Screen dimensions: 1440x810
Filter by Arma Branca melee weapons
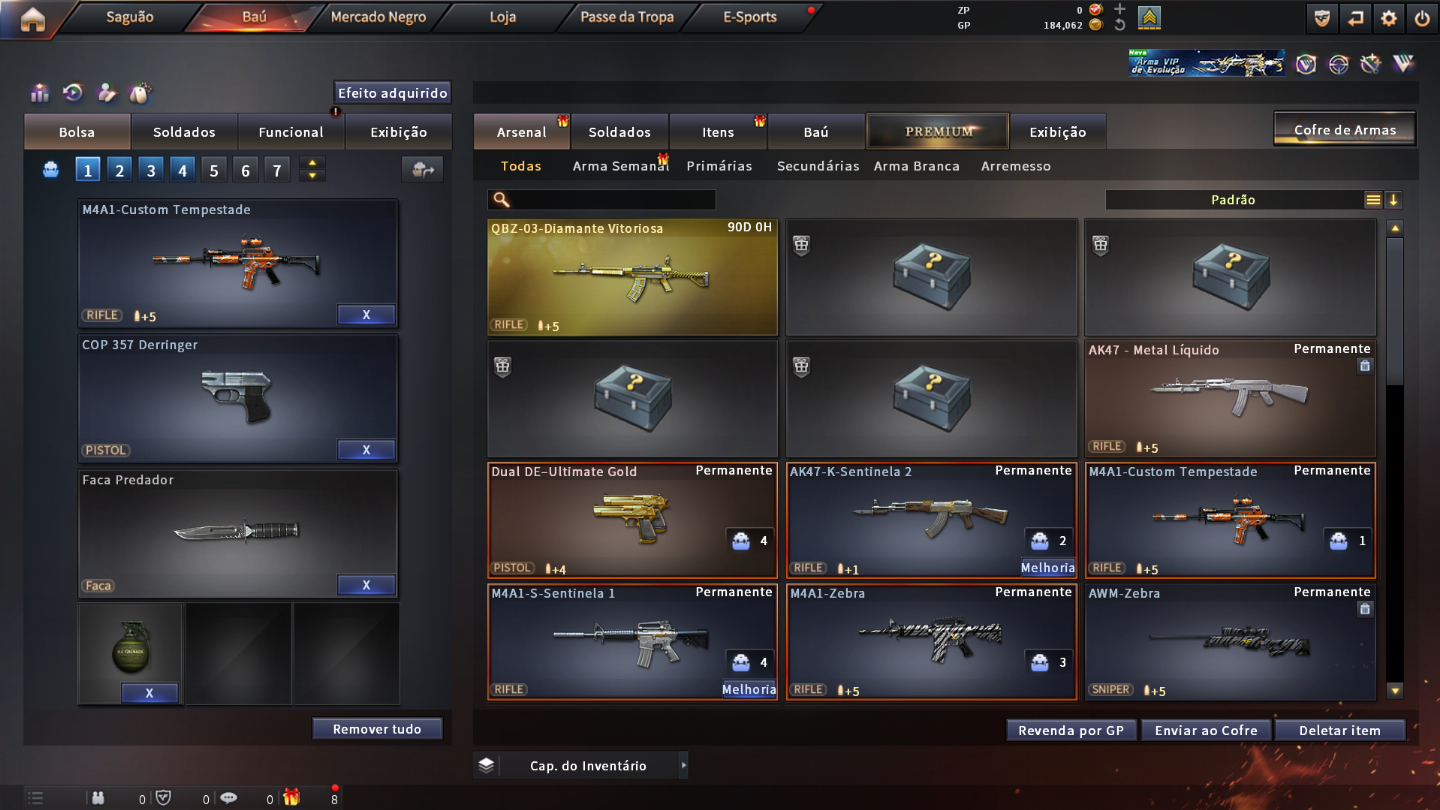click(x=916, y=166)
